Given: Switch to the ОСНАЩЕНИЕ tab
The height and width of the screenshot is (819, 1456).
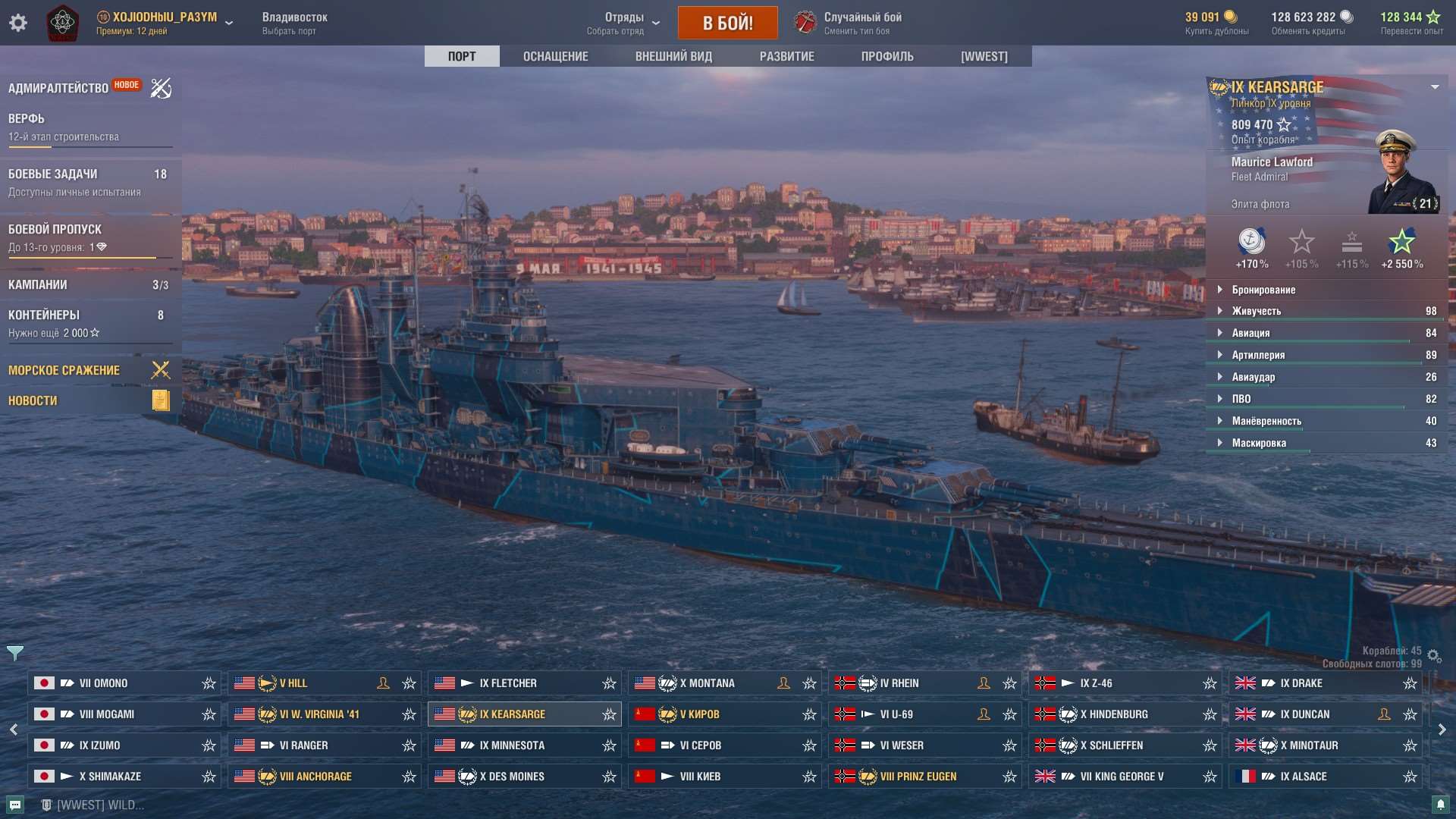Looking at the screenshot, I should (x=554, y=55).
